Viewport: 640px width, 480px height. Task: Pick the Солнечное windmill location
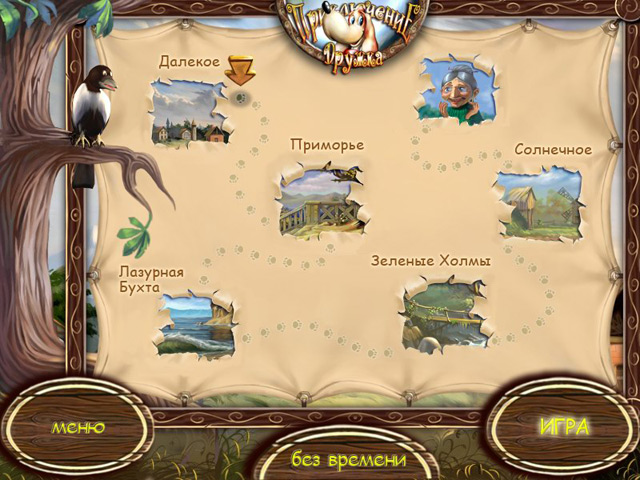click(538, 203)
